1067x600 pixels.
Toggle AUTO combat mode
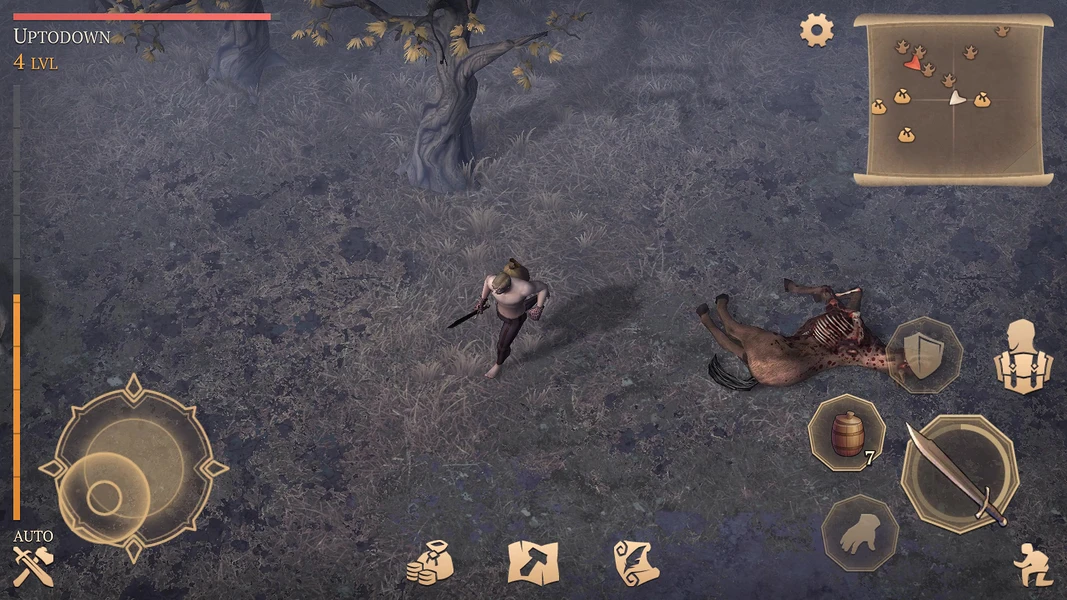32,558
